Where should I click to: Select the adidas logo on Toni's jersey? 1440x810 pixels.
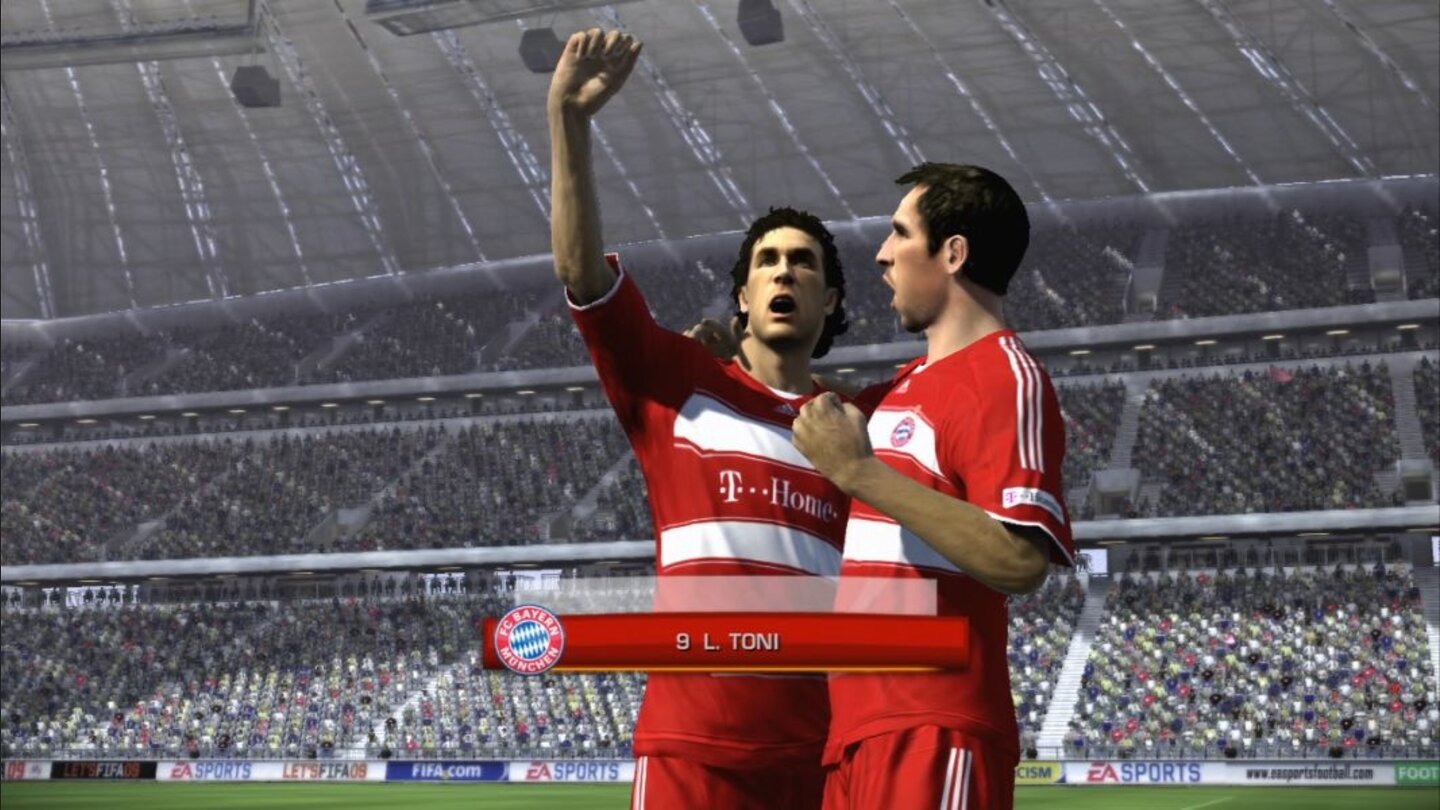(x=786, y=410)
